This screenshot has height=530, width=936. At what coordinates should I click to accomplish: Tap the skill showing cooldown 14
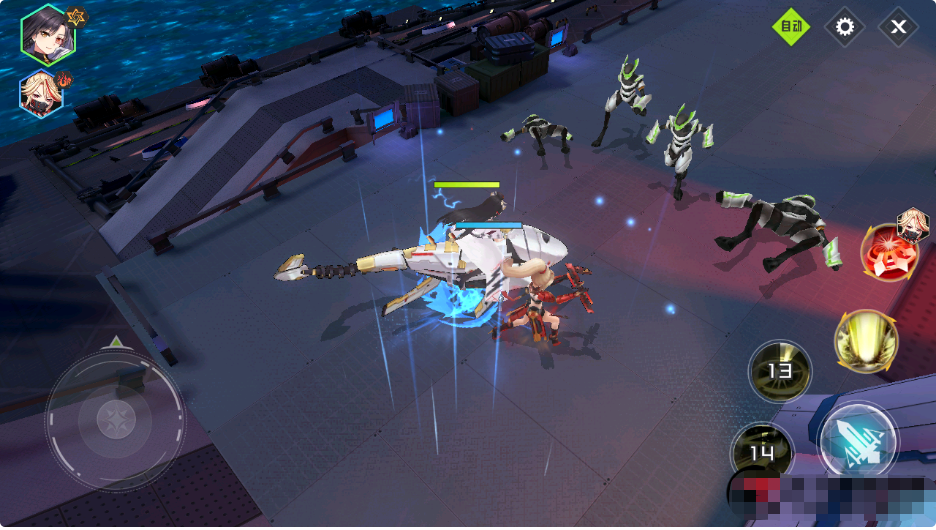pyautogui.click(x=761, y=452)
